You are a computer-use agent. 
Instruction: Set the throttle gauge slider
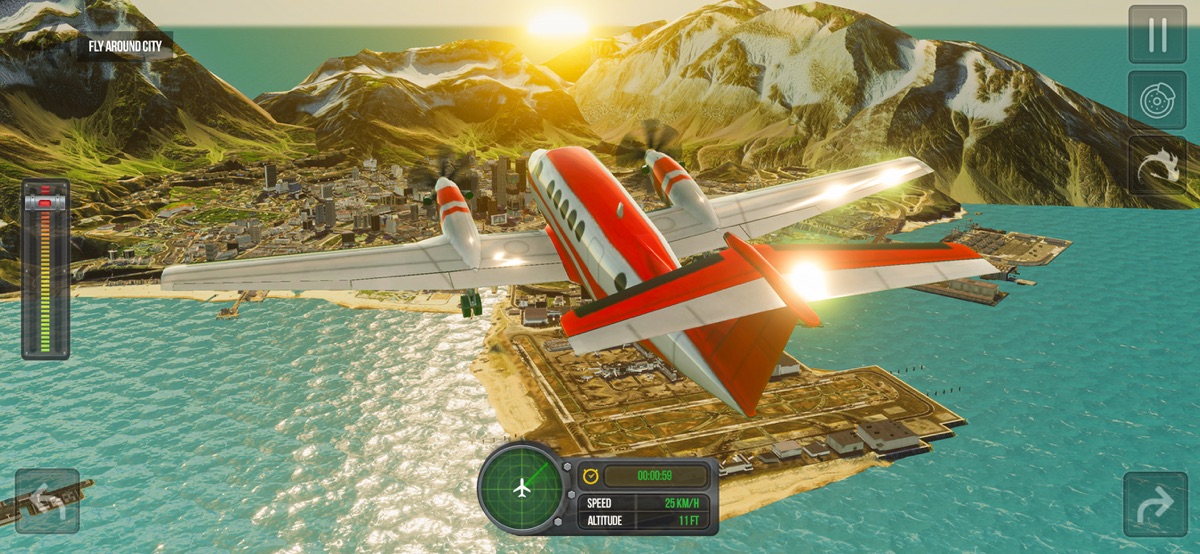point(45,270)
